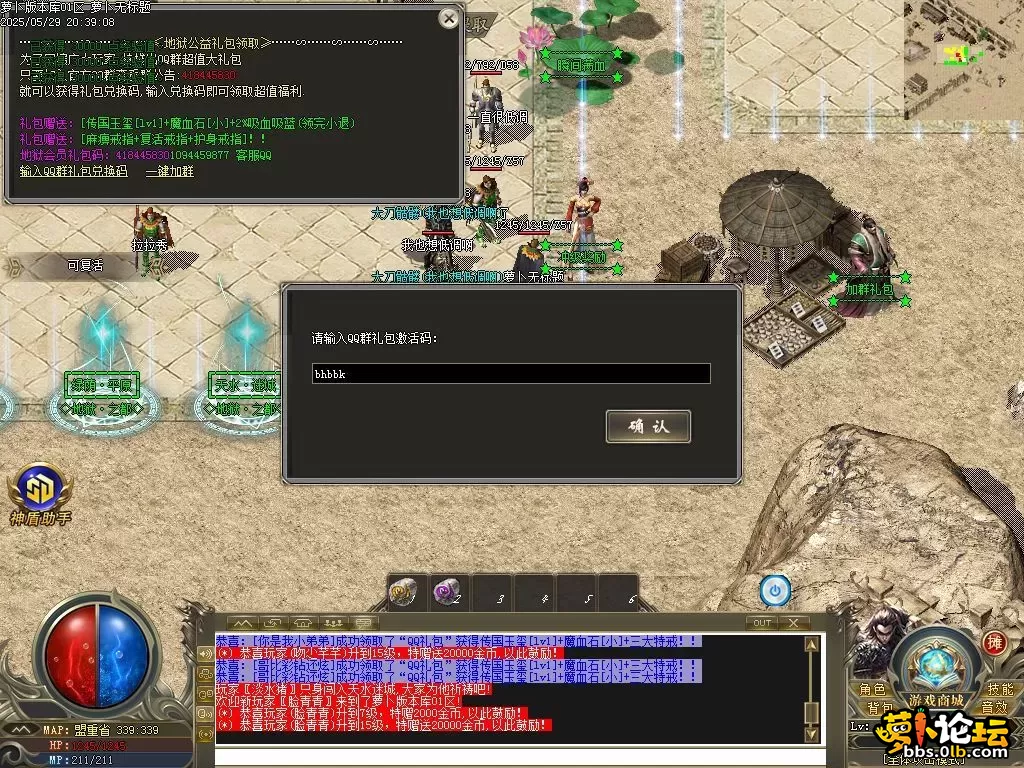Close the 地狱公益礼包 info panel
This screenshot has width=1024, height=768.
[x=449, y=19]
